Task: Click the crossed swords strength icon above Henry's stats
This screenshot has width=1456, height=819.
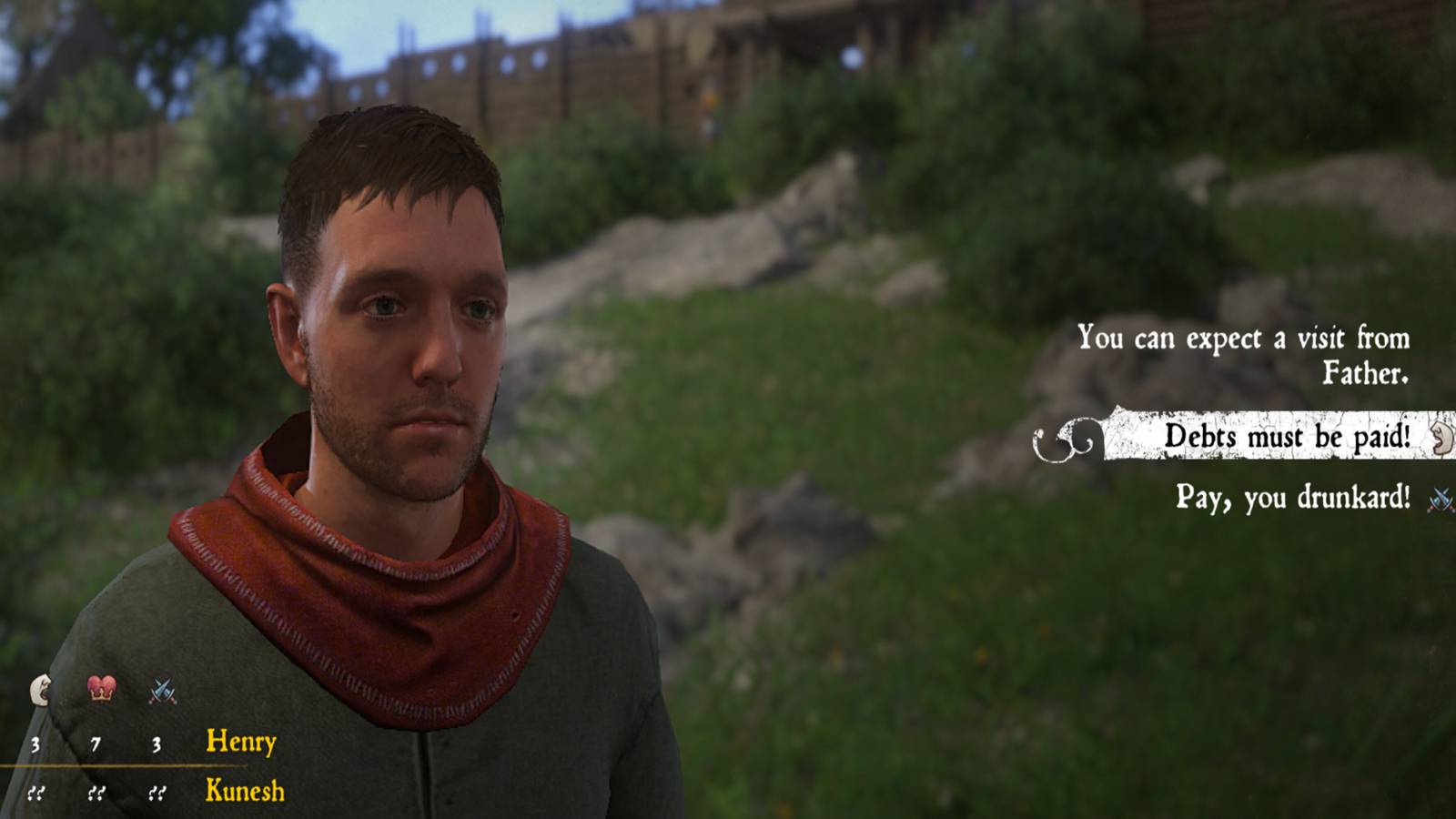Action: click(162, 689)
